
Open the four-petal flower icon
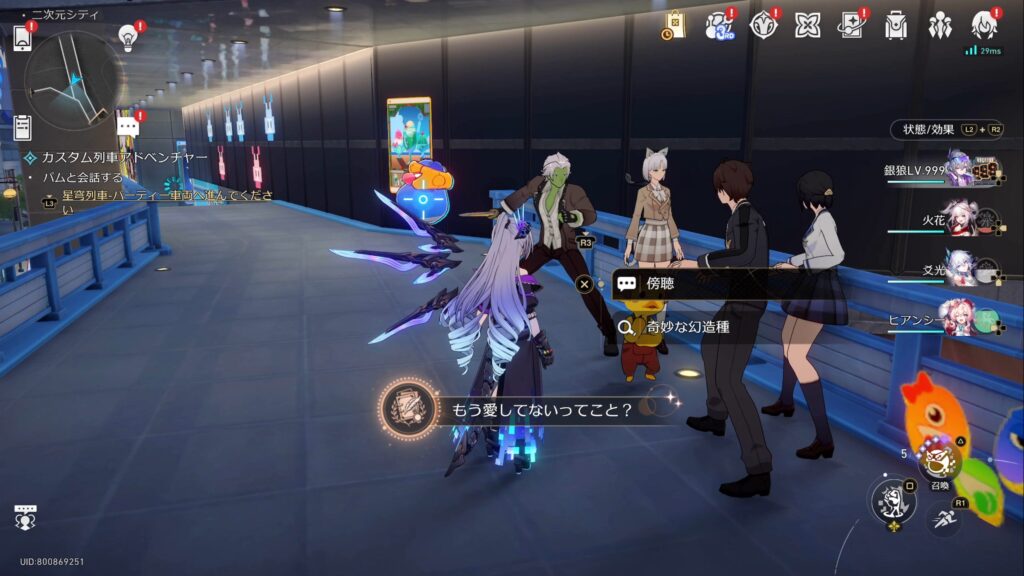pyautogui.click(x=807, y=25)
